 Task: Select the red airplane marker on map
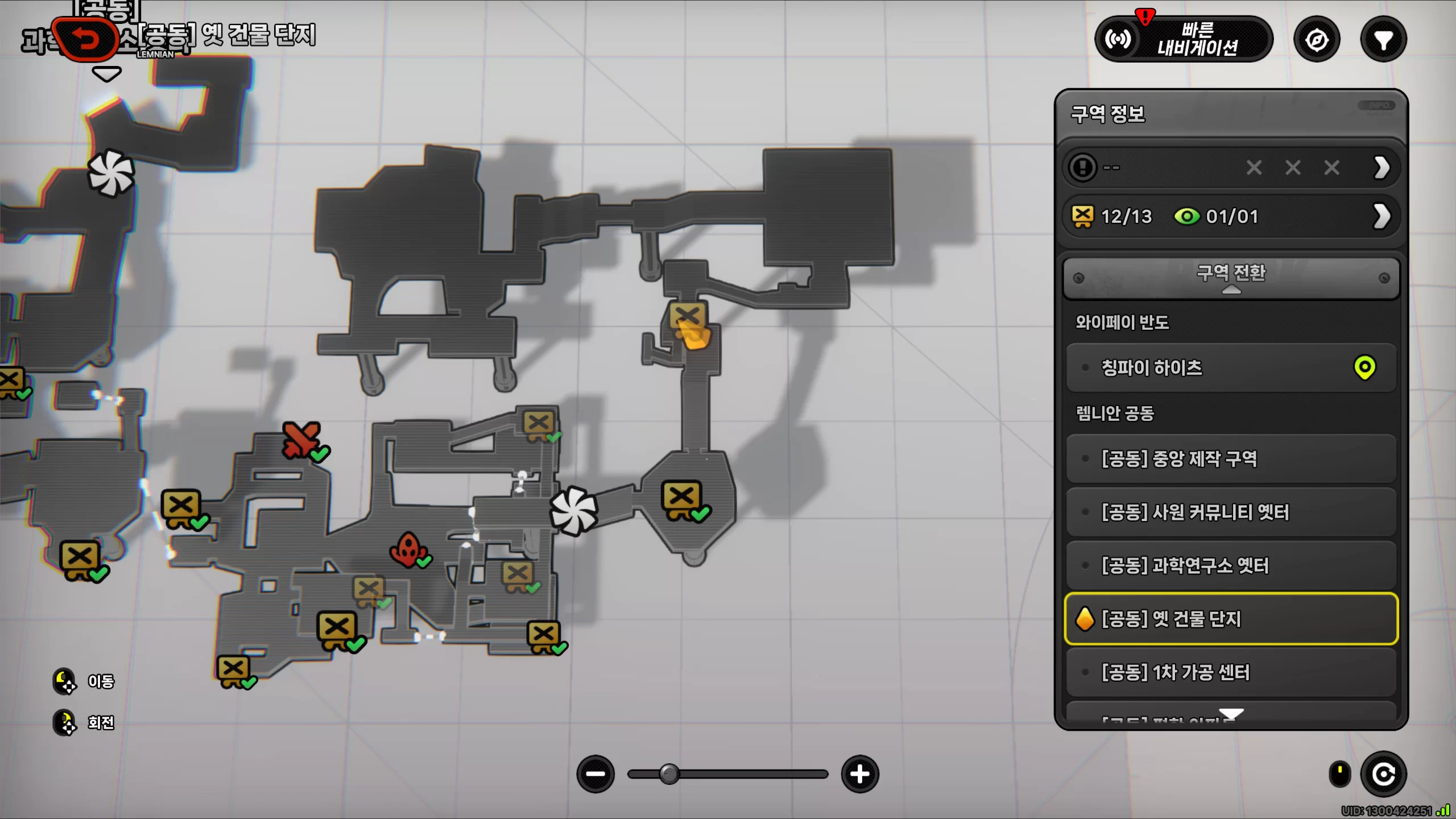[x=301, y=439]
